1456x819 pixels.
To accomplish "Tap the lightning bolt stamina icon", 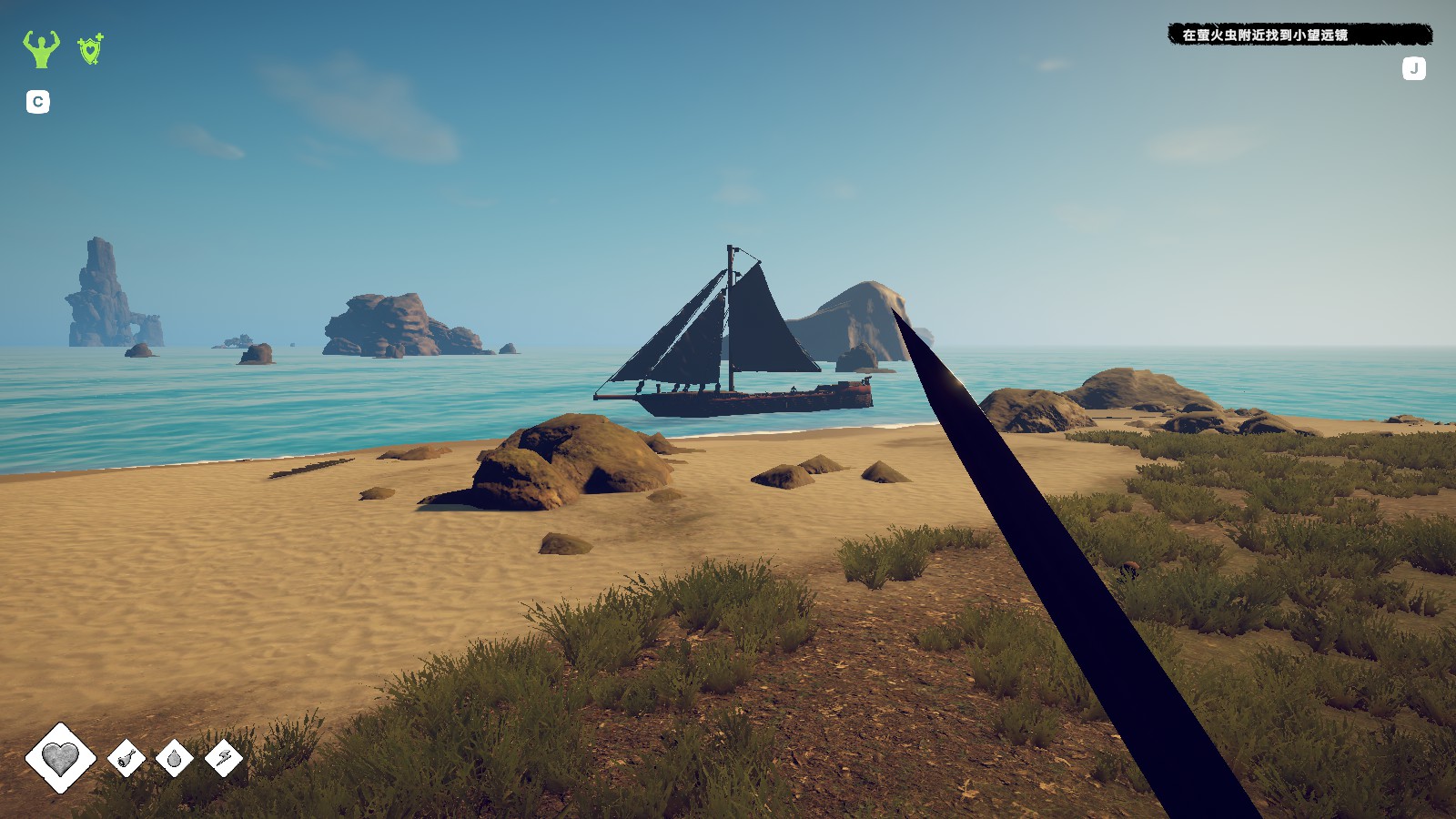I will point(223,757).
